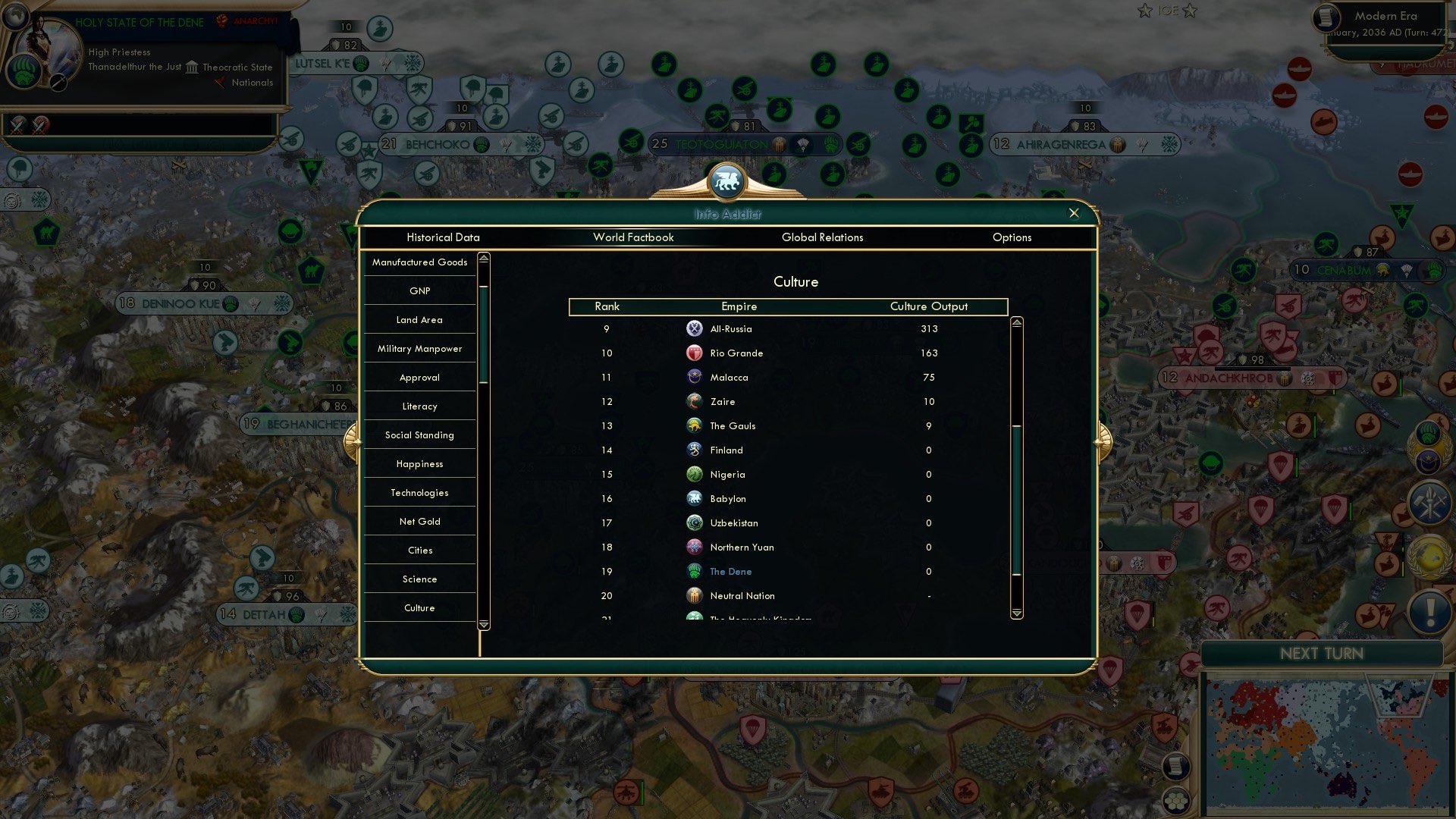Screen dimensions: 1456x819
Task: Select the Military Manpower statistic
Action: tap(419, 348)
